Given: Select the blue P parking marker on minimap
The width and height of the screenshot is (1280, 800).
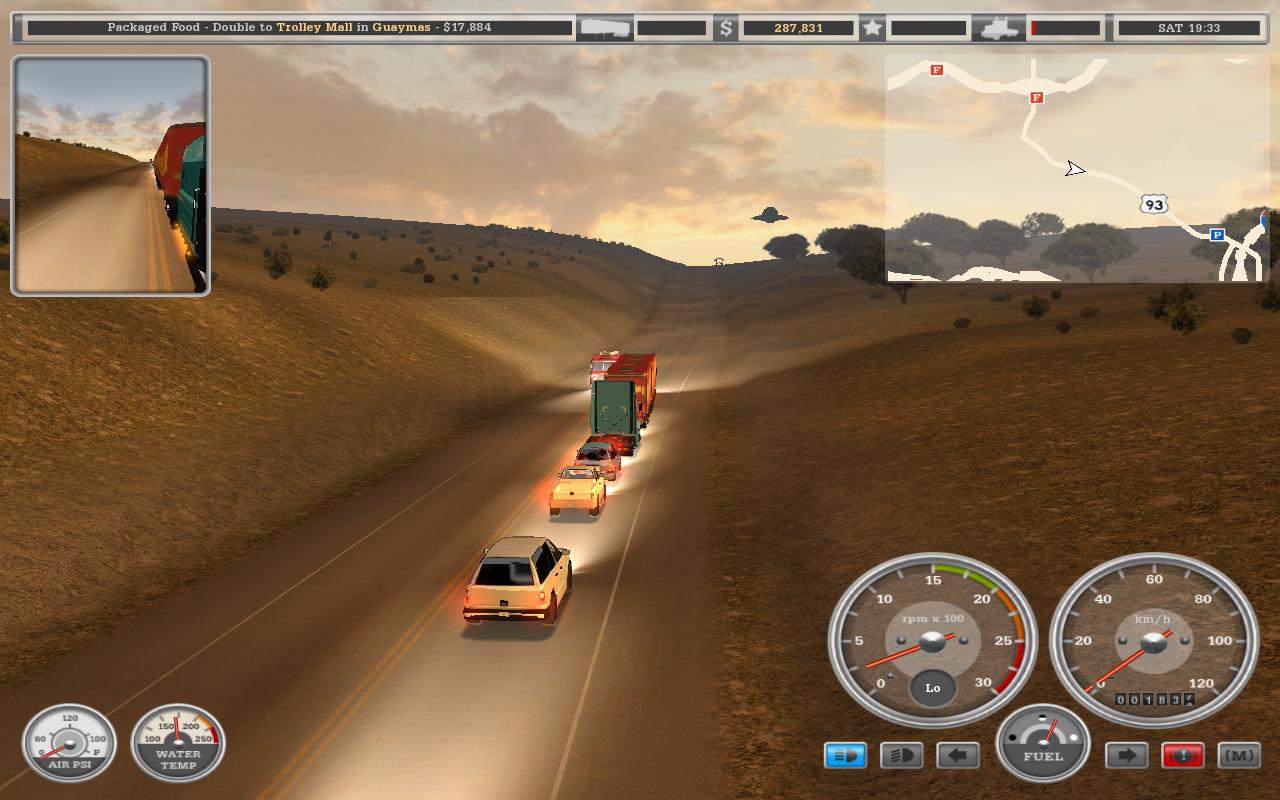Looking at the screenshot, I should coord(1217,235).
